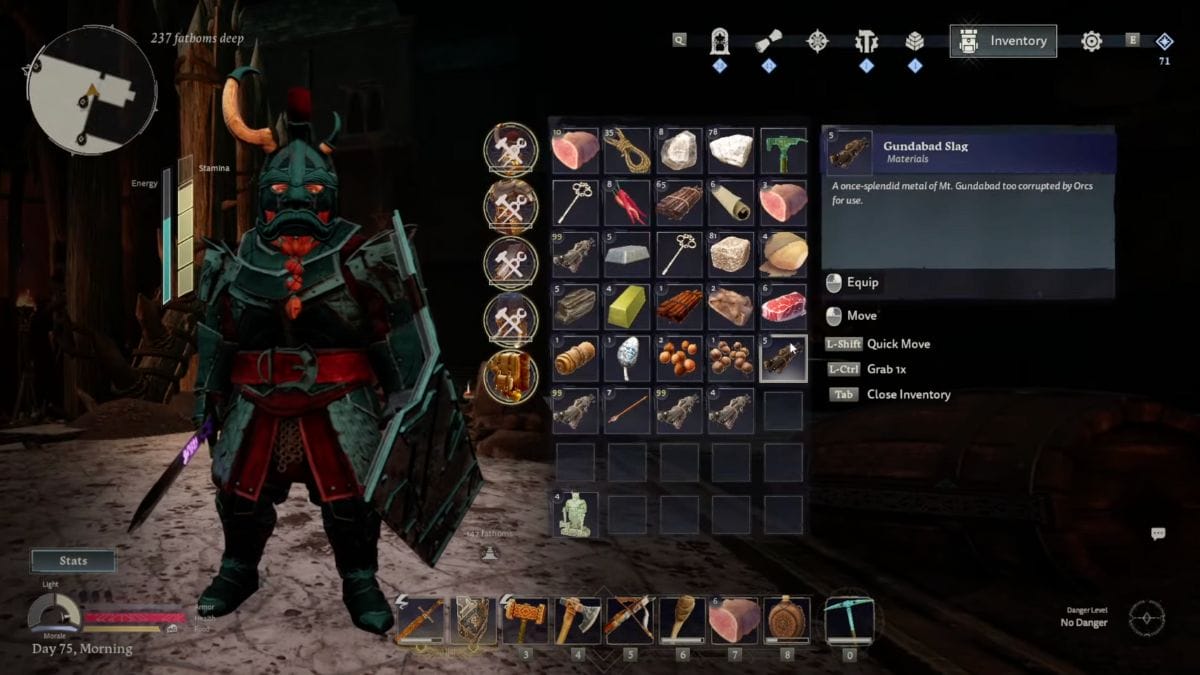The width and height of the screenshot is (1200, 675).
Task: Equip the bow from the hotbar
Action: (x=630, y=619)
